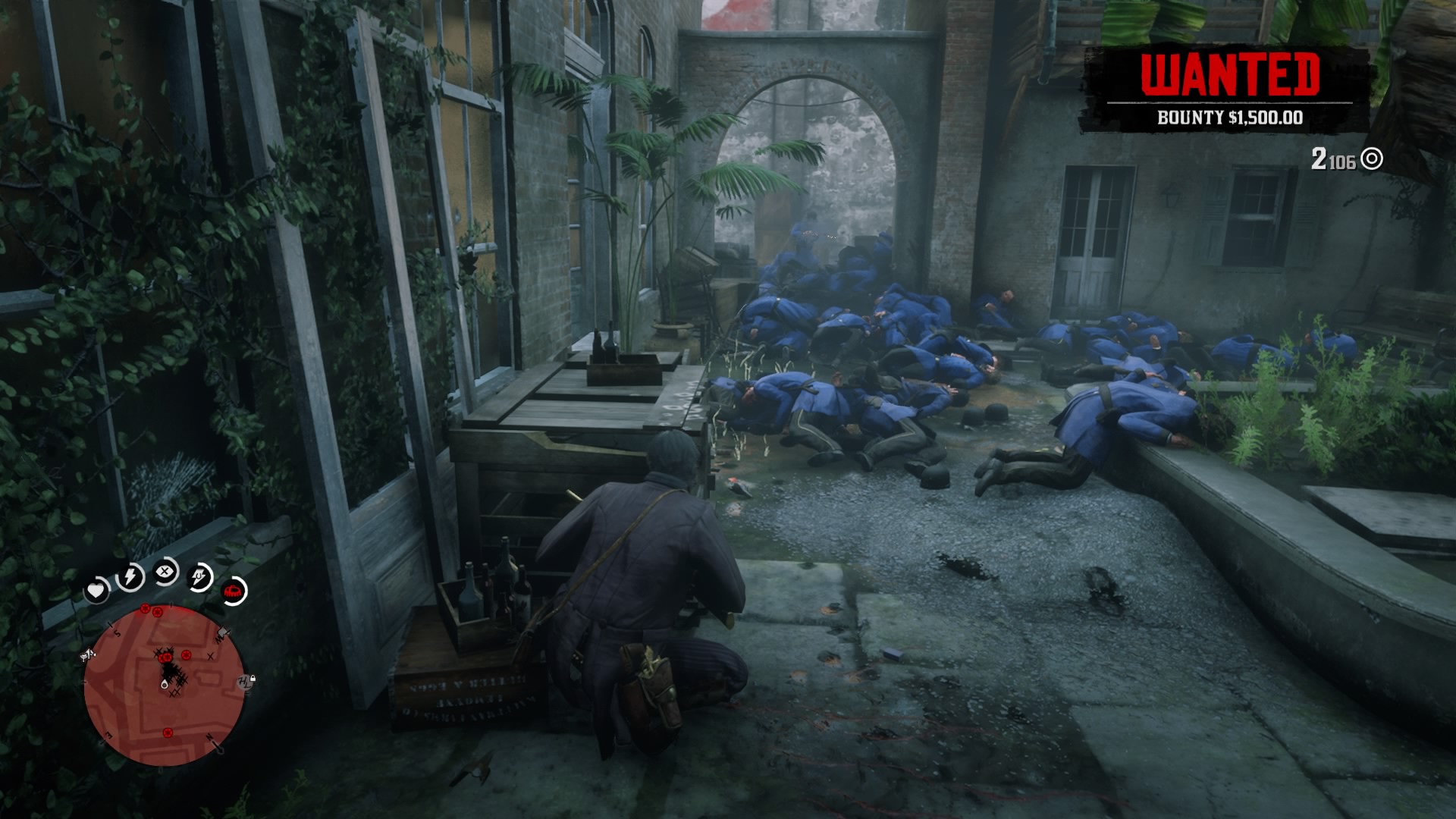Click the heart health core icon
1456x819 pixels.
97,590
